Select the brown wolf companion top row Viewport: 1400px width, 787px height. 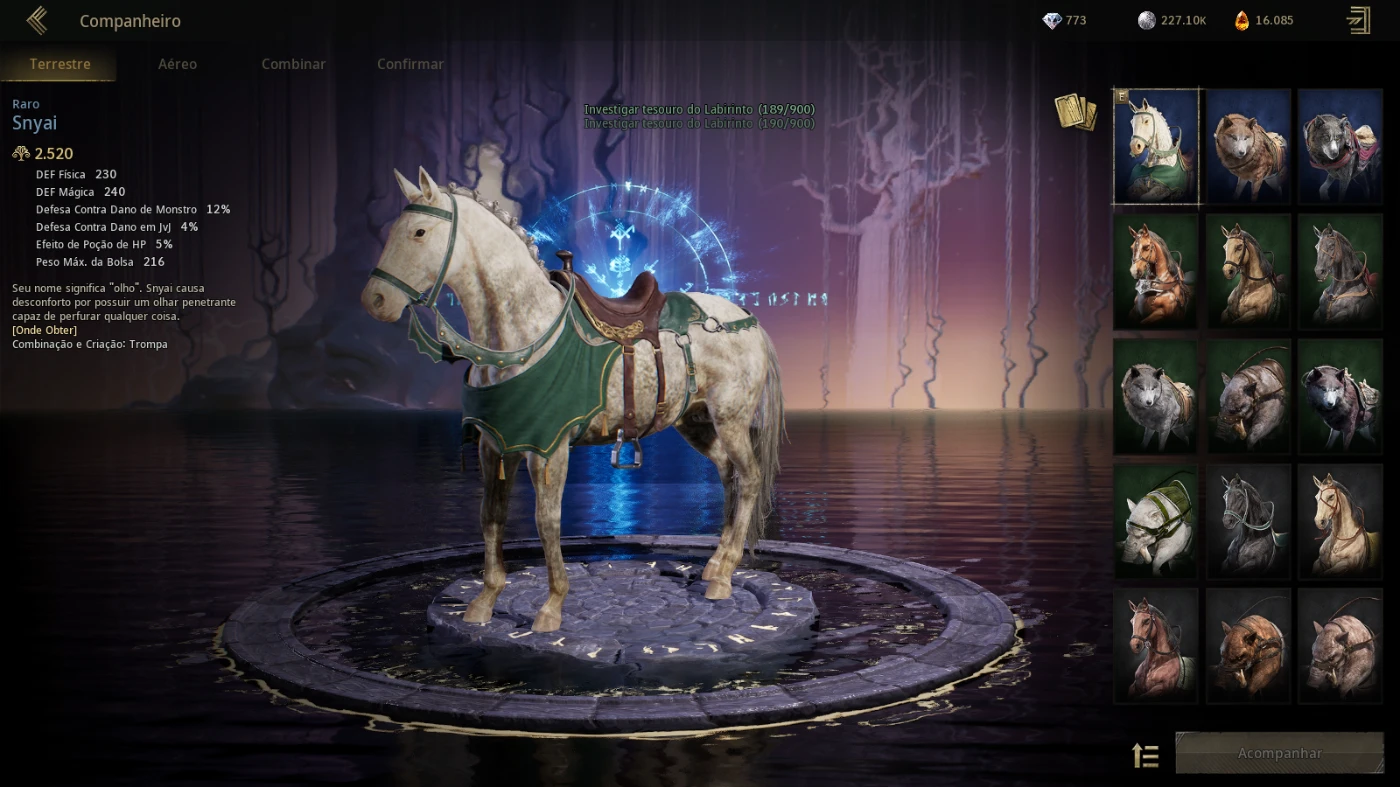pyautogui.click(x=1248, y=146)
